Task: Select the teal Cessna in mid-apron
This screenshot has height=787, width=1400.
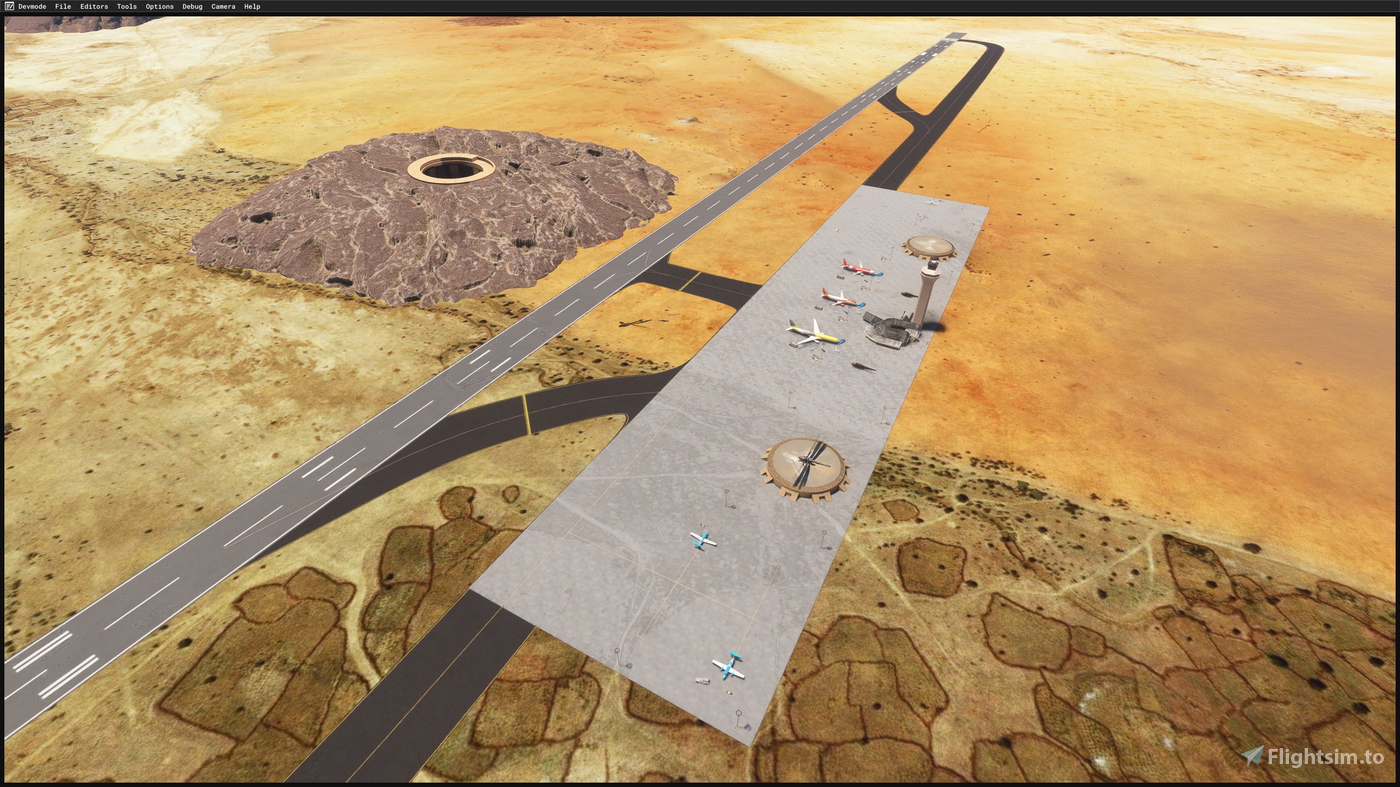Action: (703, 539)
